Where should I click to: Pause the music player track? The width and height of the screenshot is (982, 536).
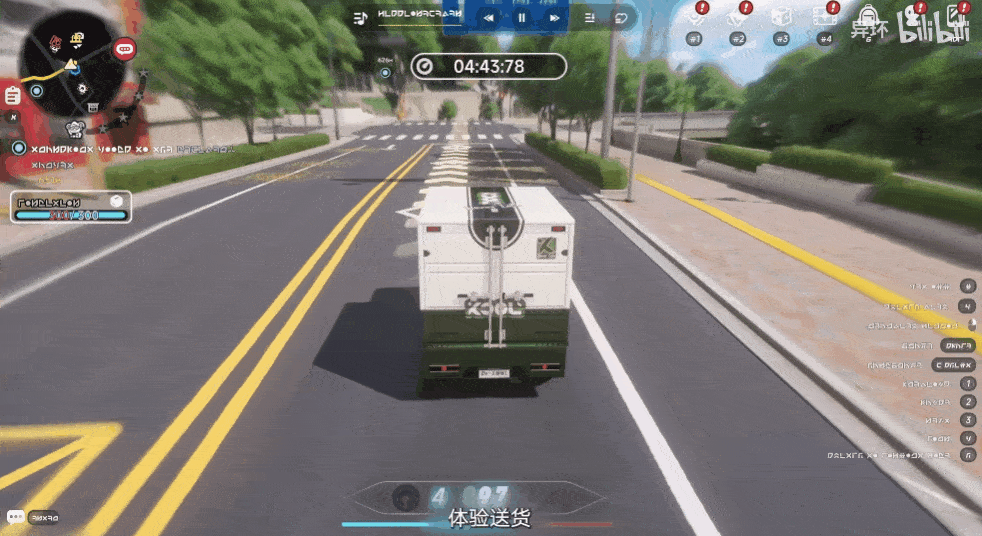(521, 17)
